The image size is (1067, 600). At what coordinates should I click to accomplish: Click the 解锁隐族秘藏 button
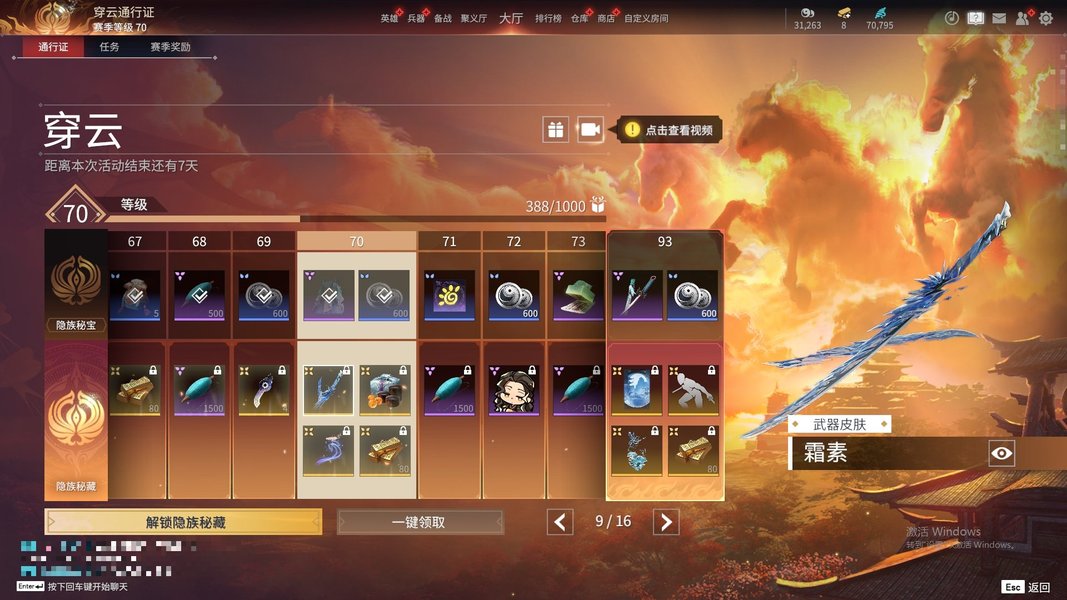(184, 522)
